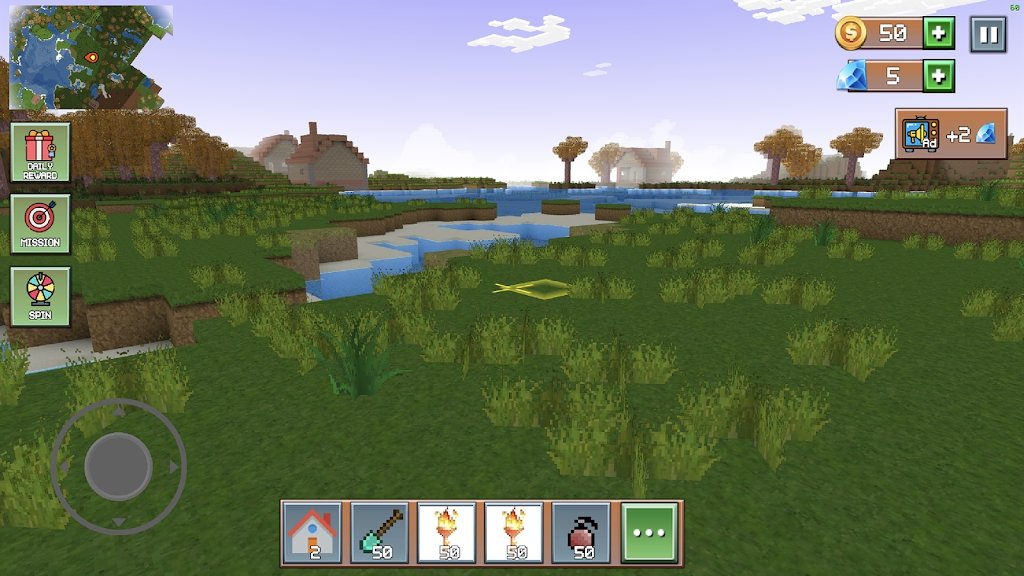The height and width of the screenshot is (576, 1024).
Task: Open the Mission menu
Action: click(x=41, y=224)
